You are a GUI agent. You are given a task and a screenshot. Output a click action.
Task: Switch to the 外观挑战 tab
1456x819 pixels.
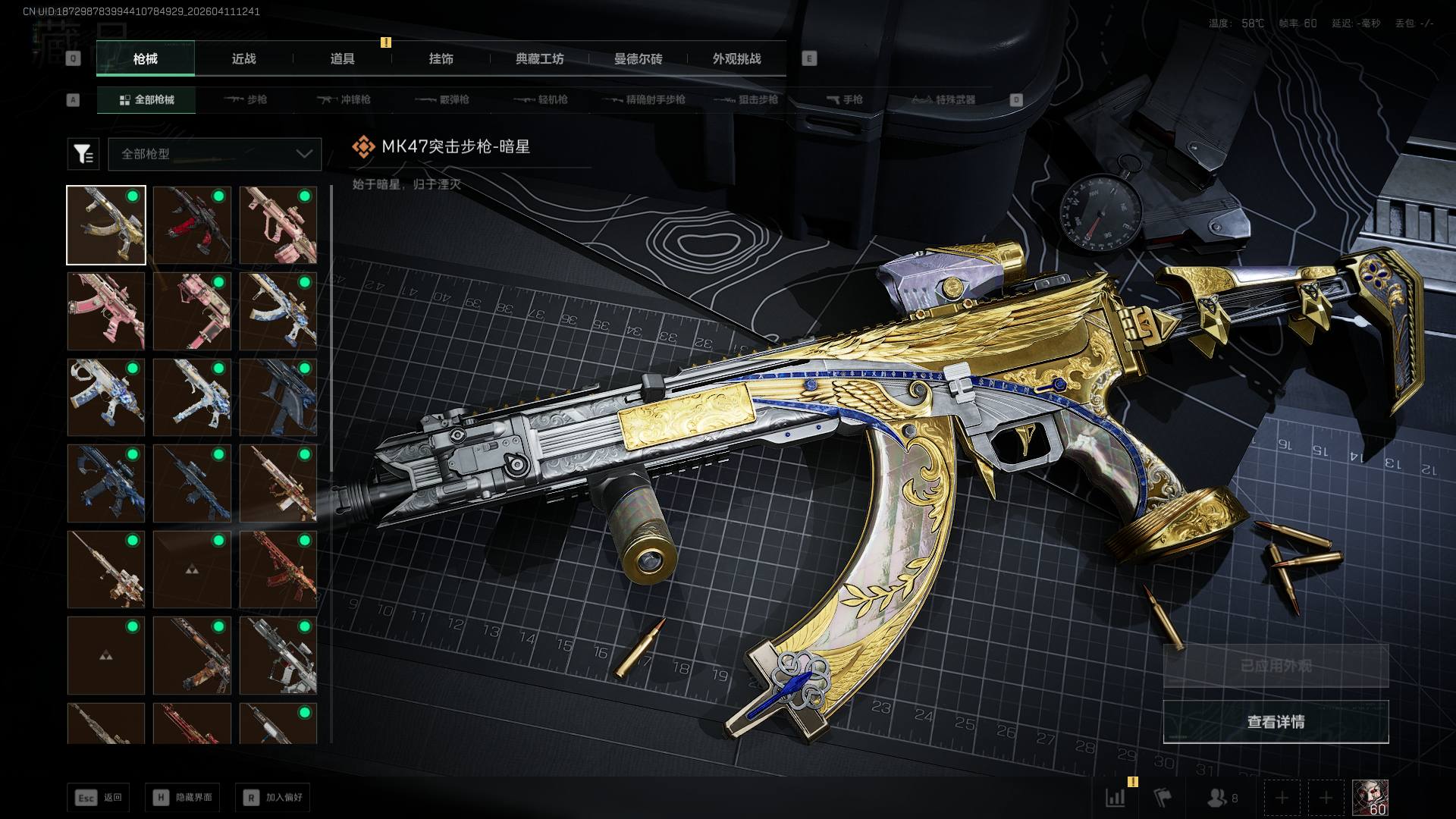(x=736, y=58)
